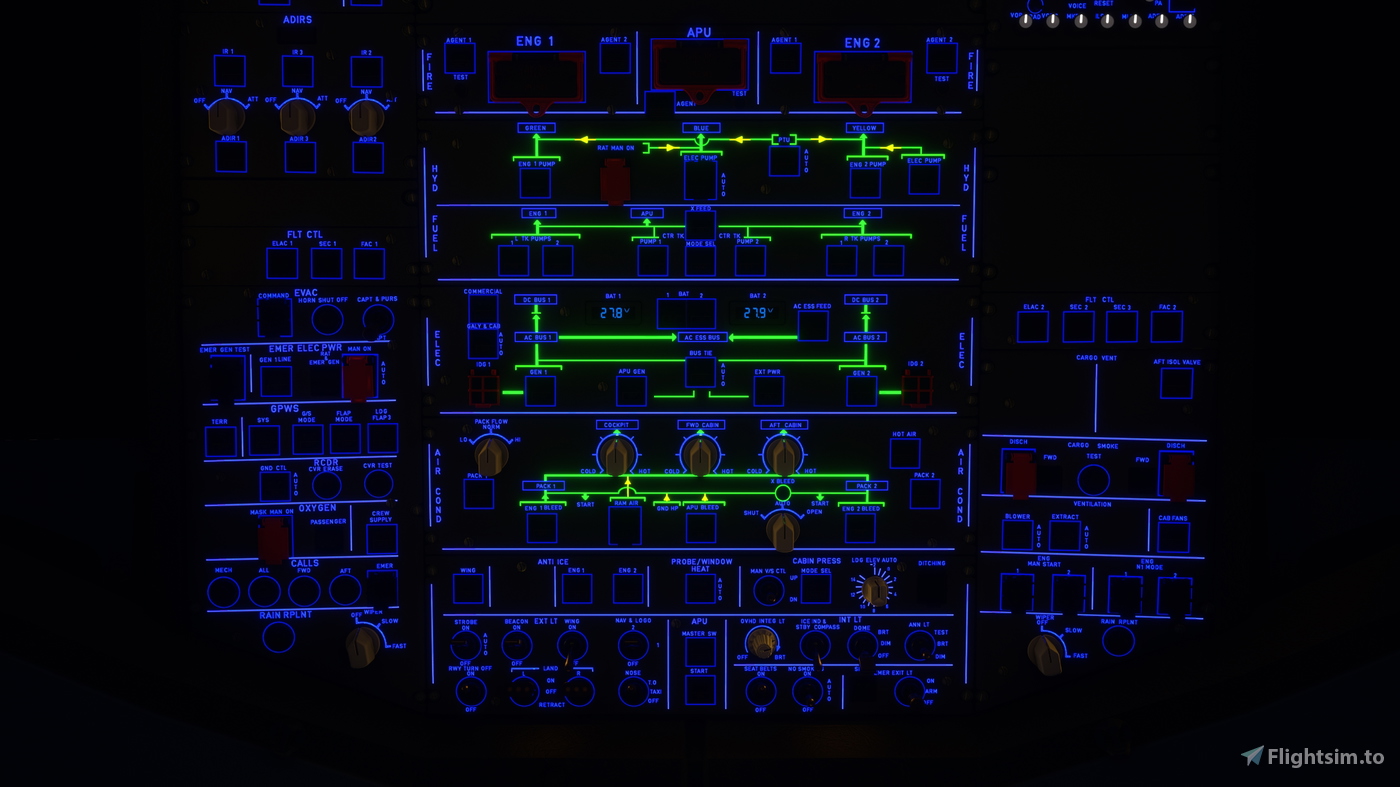Select the fuel MODE SEL button

tap(700, 261)
